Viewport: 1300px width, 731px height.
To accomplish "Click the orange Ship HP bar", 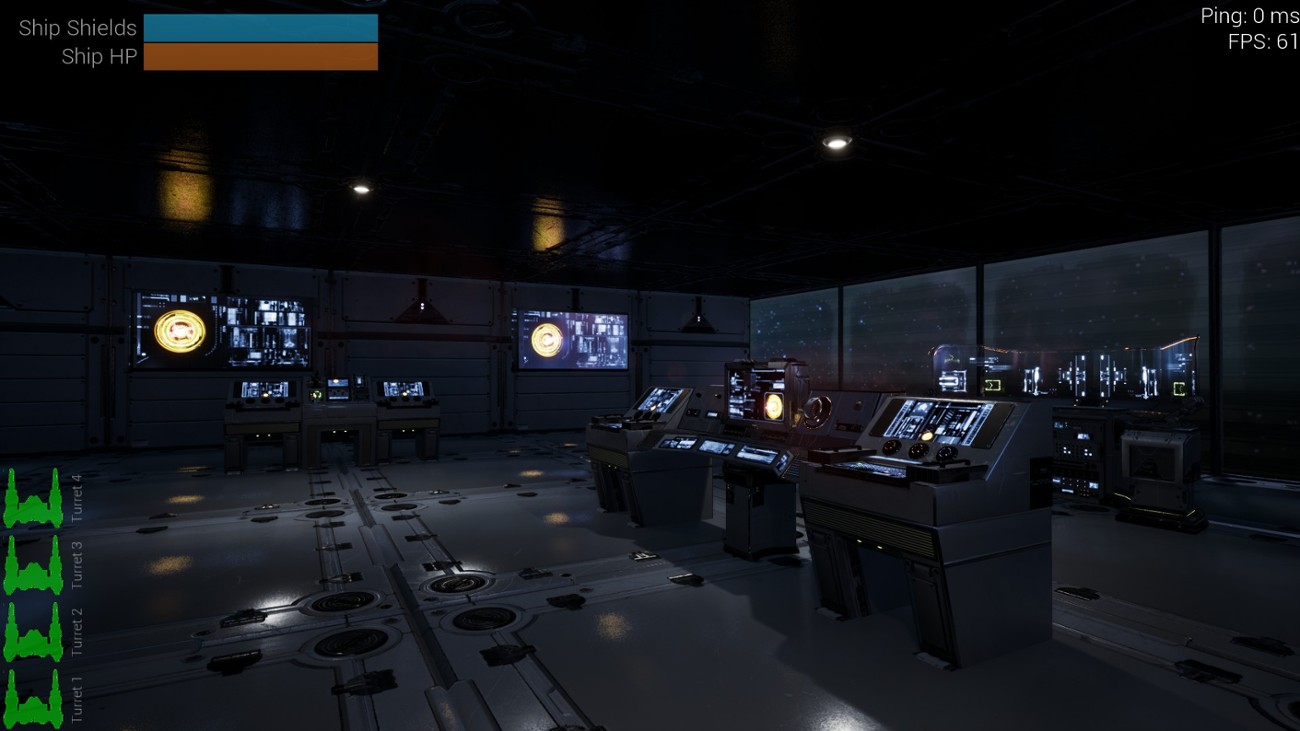I will pyautogui.click(x=262, y=57).
